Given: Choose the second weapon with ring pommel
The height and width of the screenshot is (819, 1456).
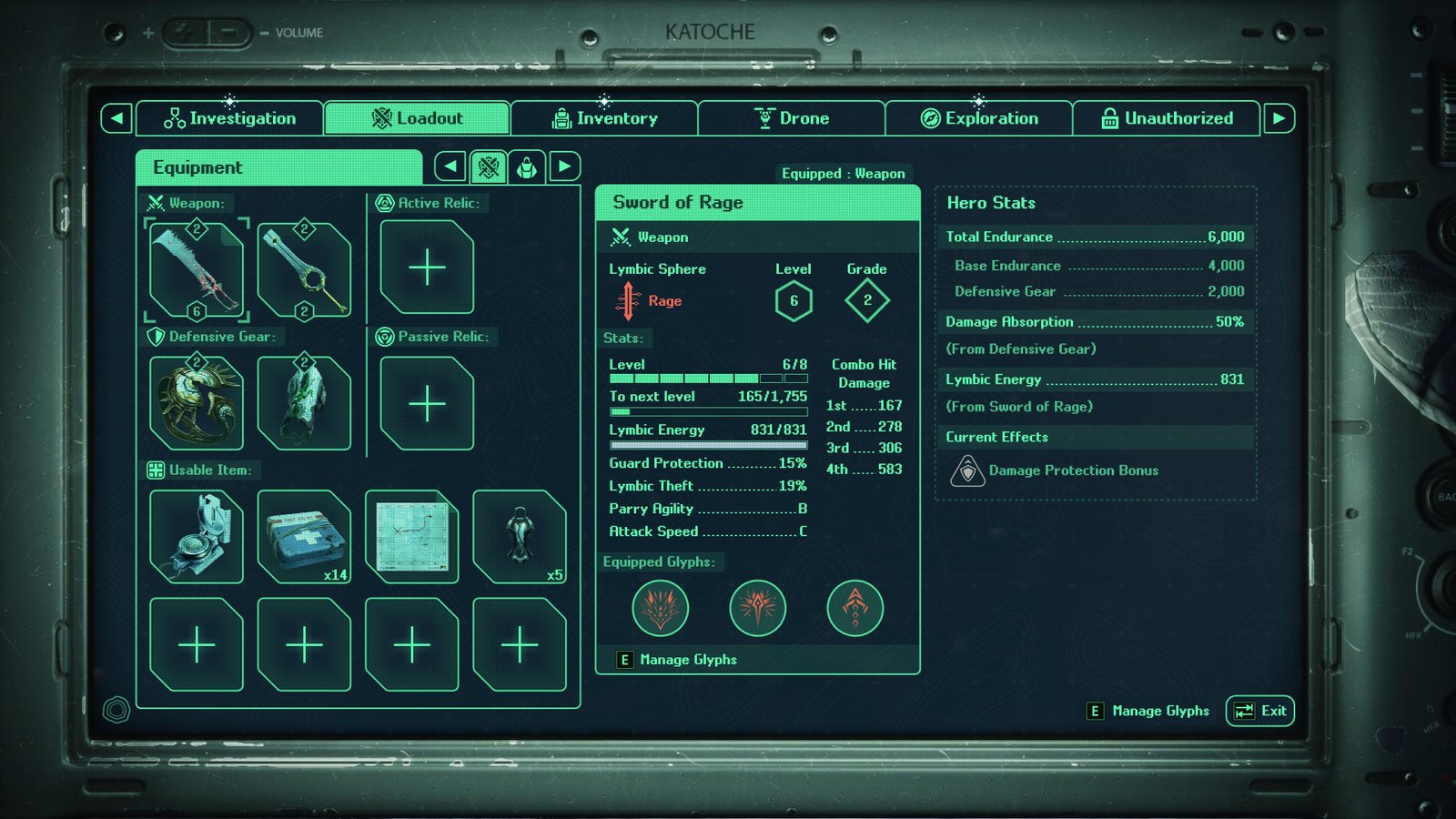Looking at the screenshot, I should coord(304,269).
